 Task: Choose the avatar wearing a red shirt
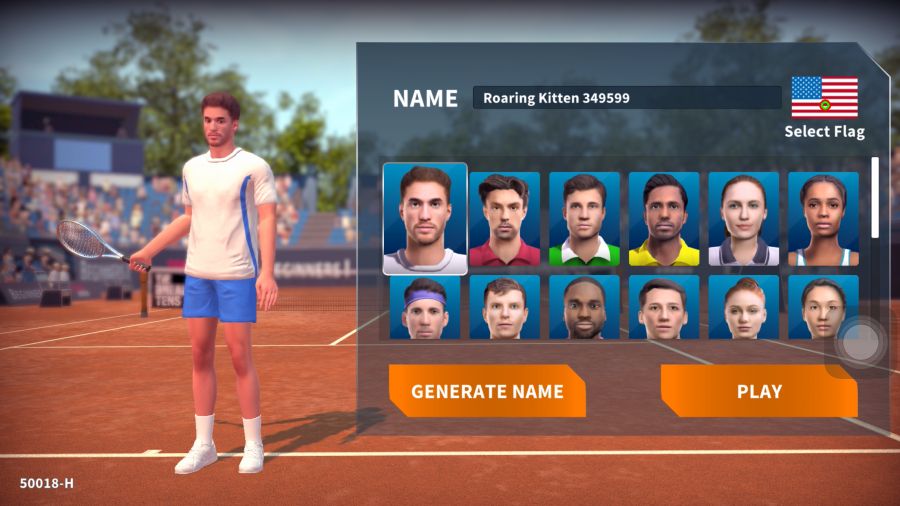pos(504,219)
